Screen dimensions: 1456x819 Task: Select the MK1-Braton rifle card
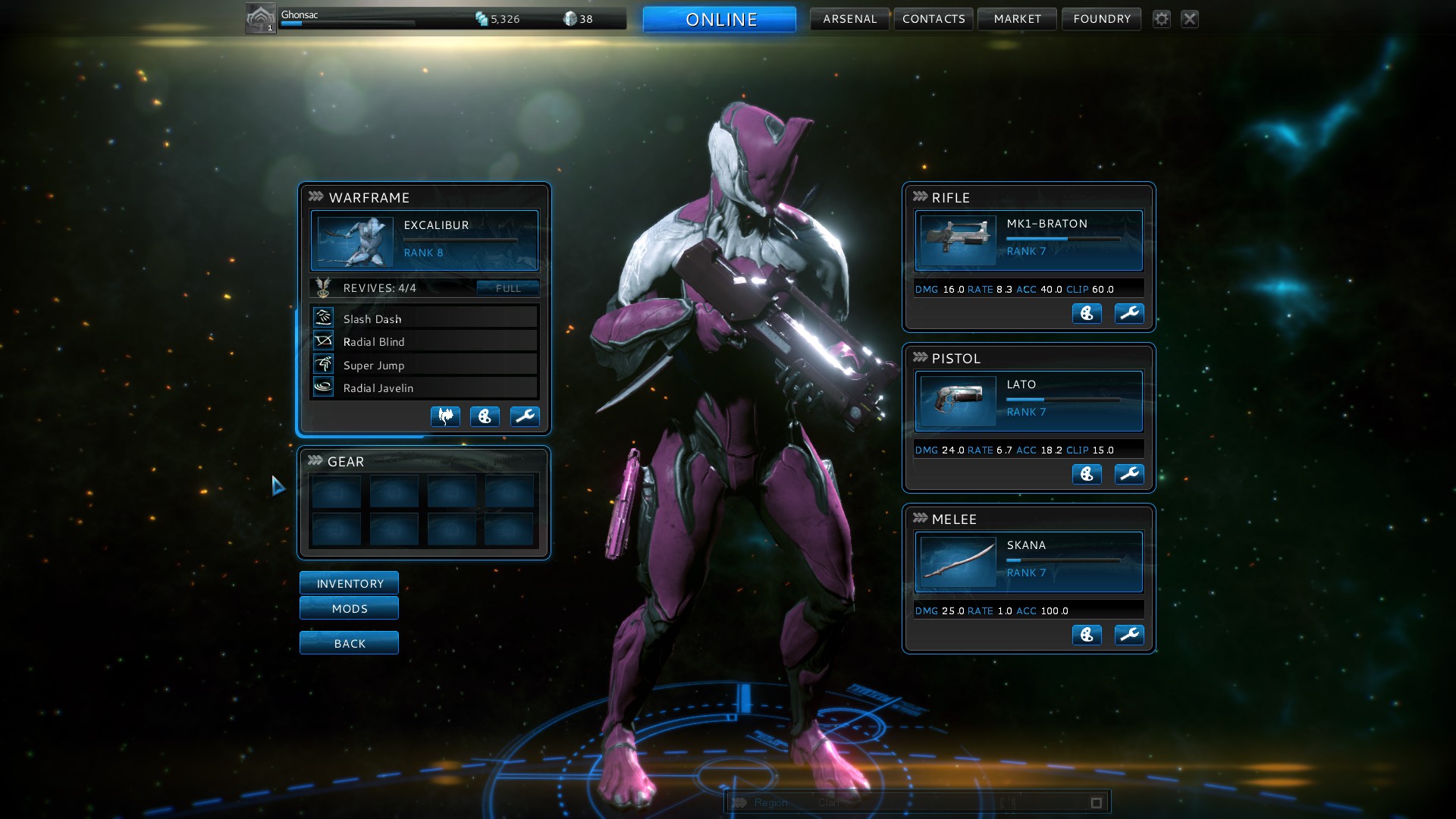pos(1028,240)
